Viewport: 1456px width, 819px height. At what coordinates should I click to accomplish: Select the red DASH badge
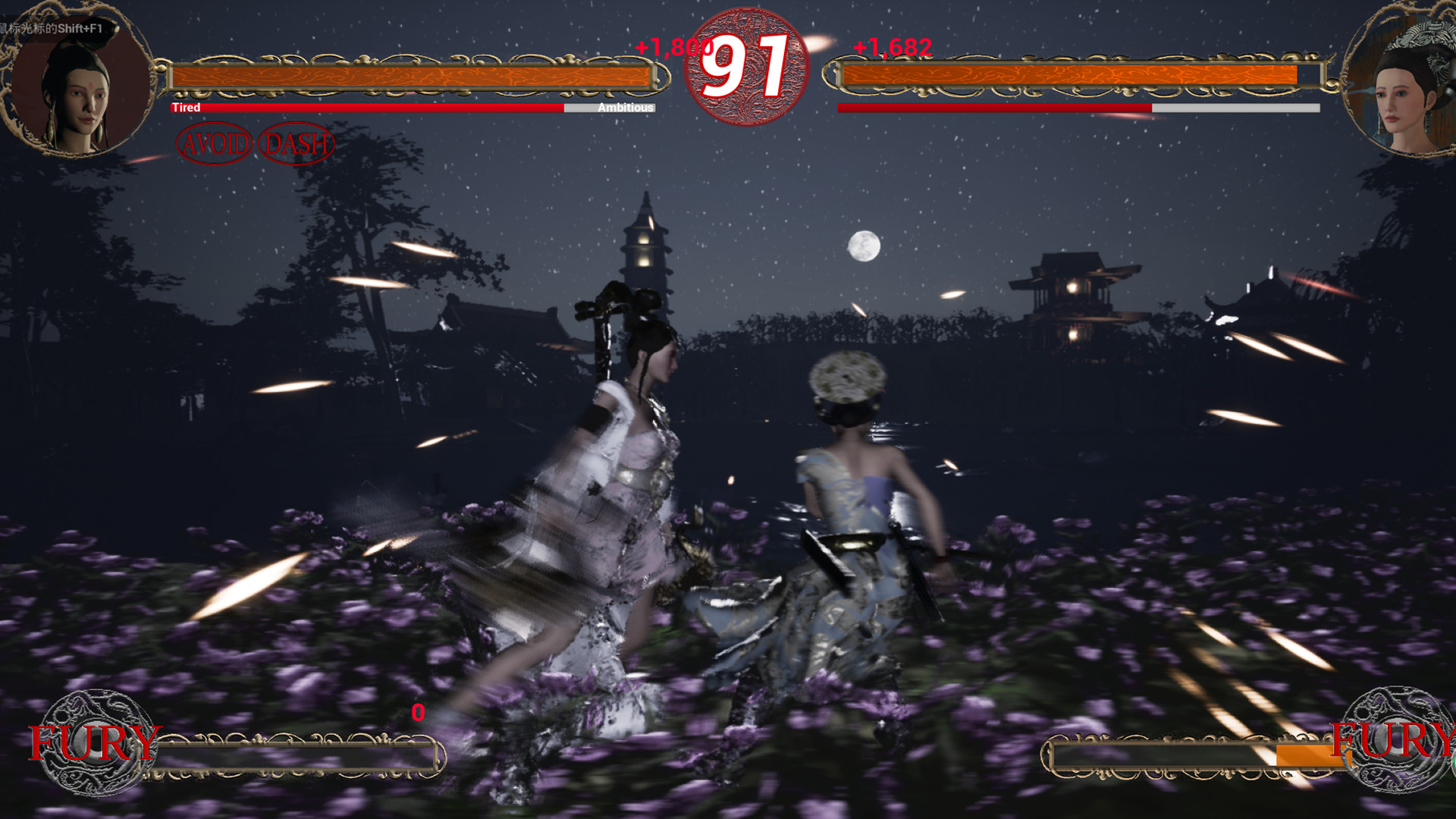[x=297, y=141]
